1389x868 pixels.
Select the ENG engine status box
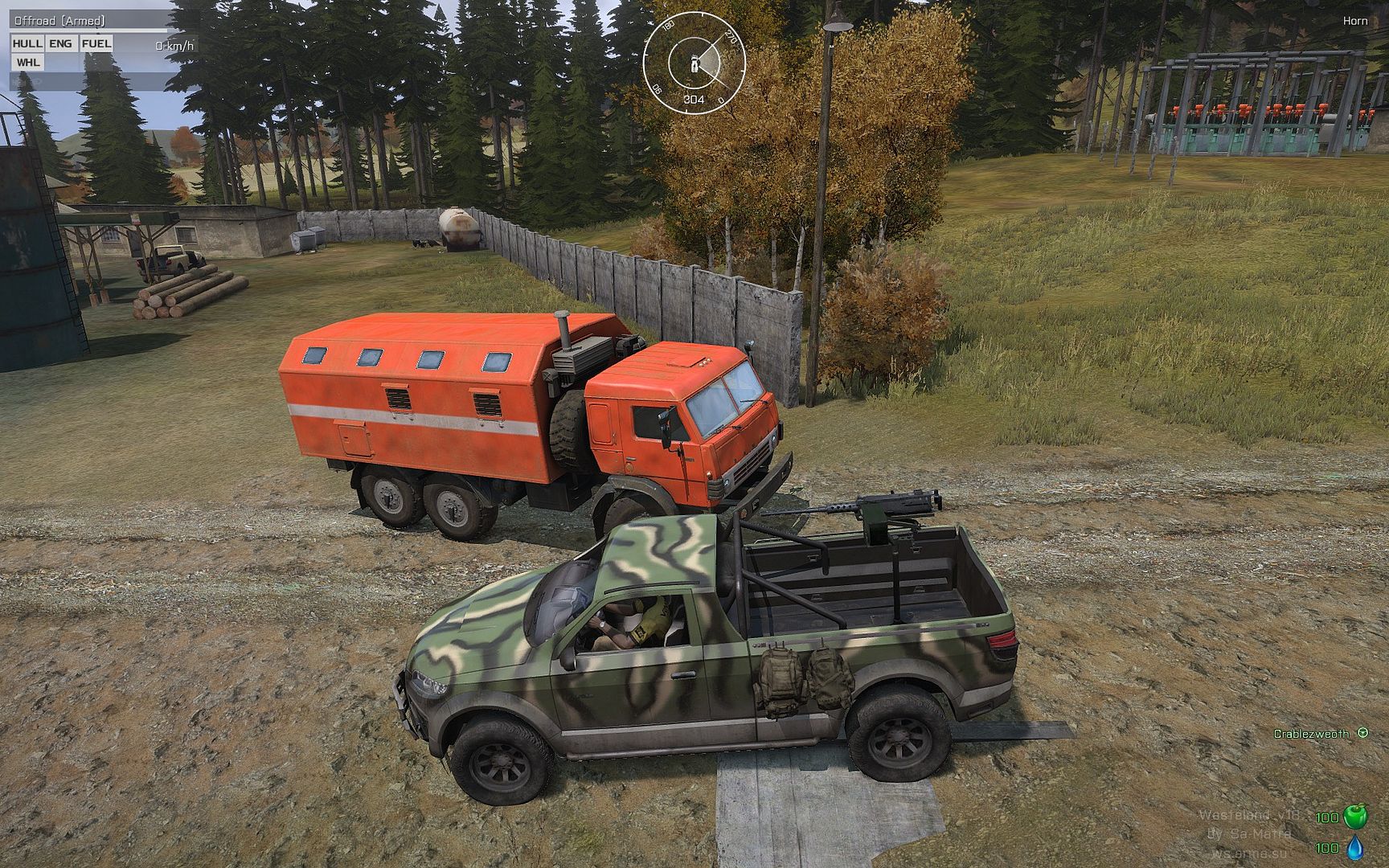pos(61,43)
